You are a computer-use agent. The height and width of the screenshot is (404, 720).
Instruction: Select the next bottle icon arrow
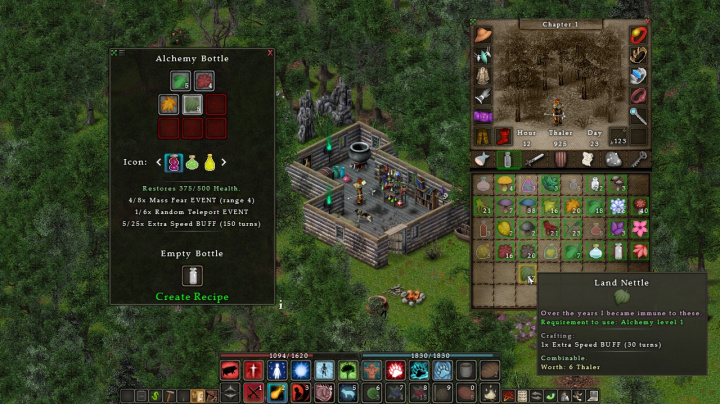click(x=224, y=162)
